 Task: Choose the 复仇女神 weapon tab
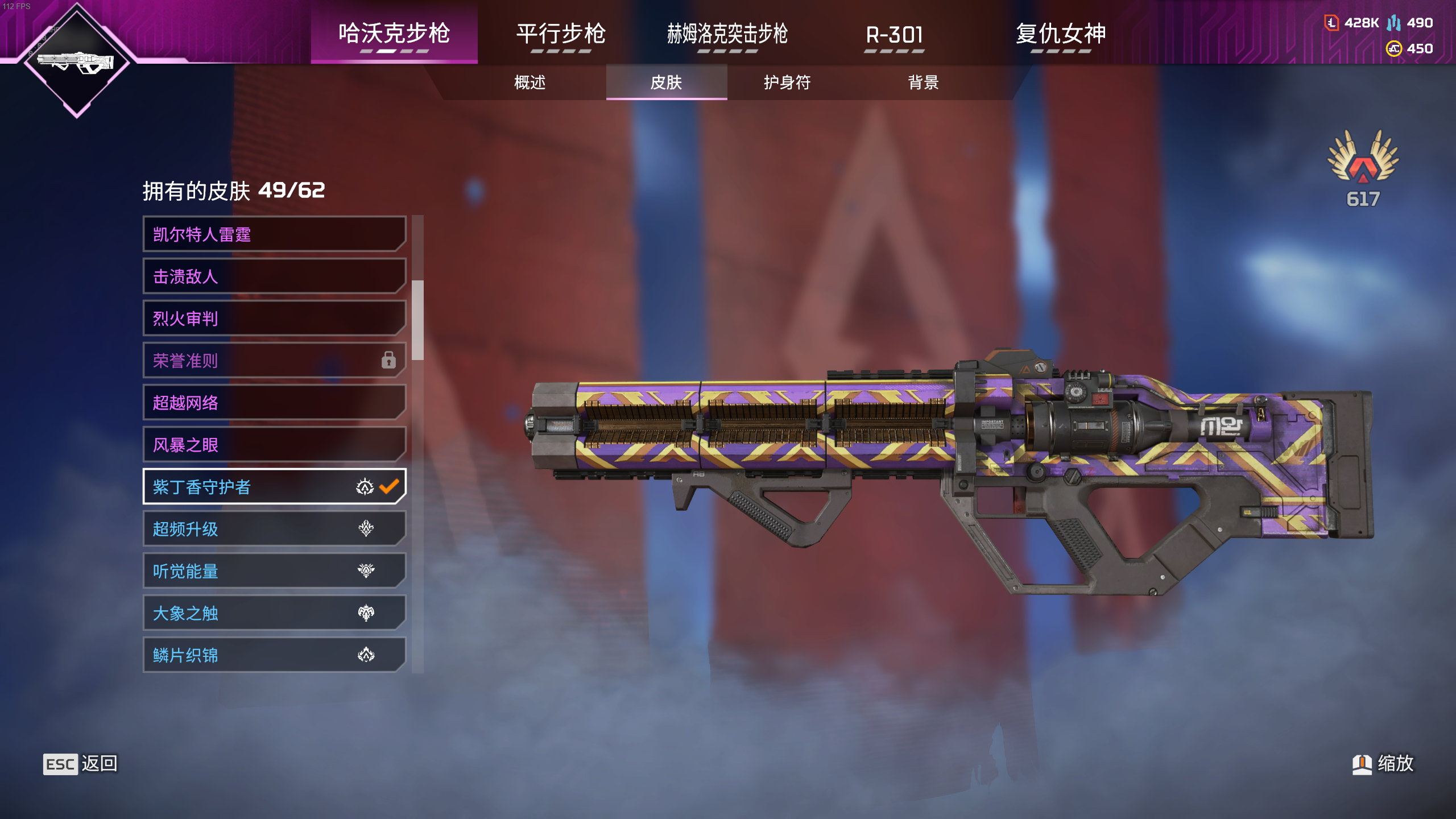(x=1061, y=34)
